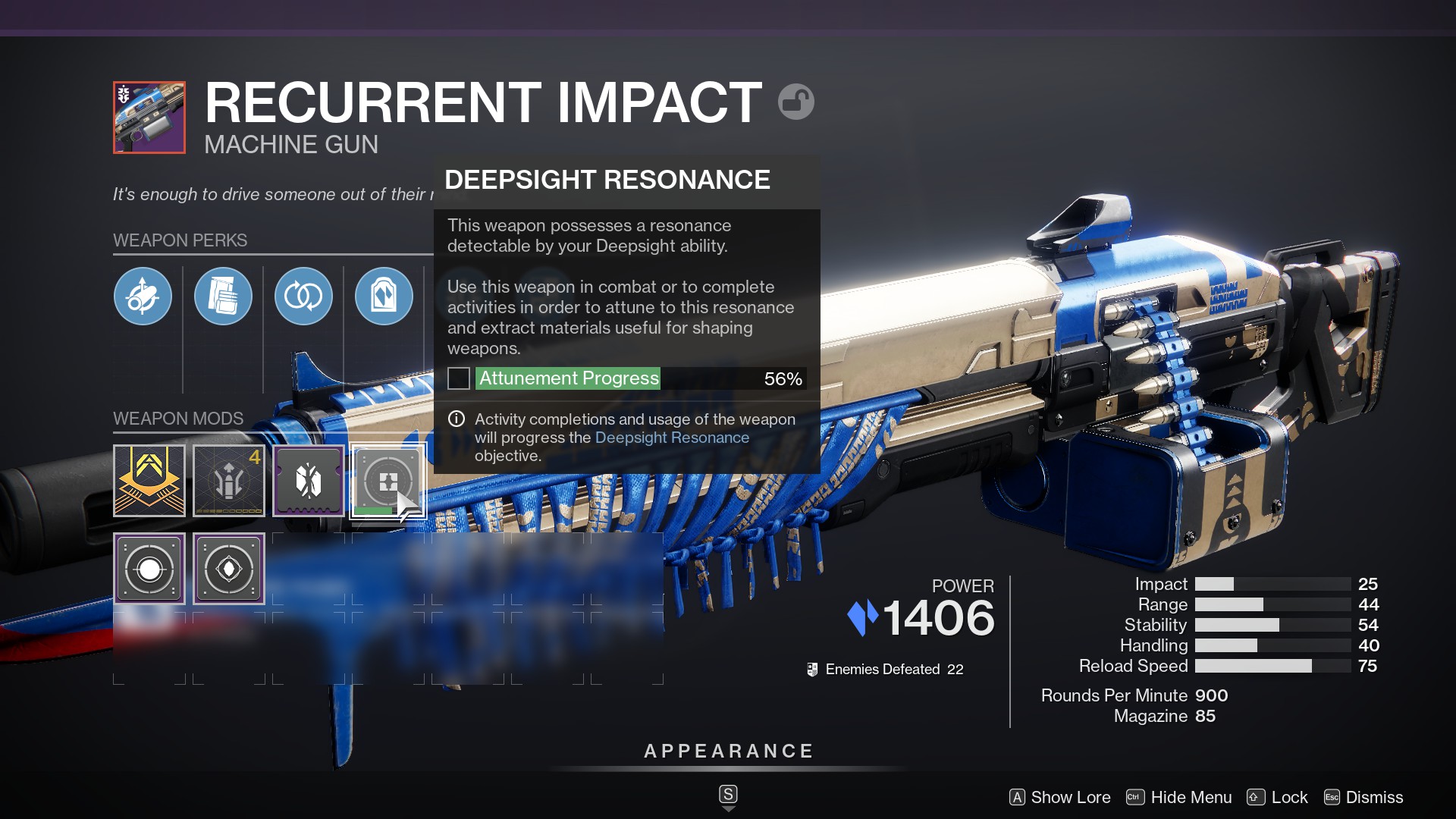
Task: Open the Deepsight Resonance link
Action: pyautogui.click(x=672, y=438)
